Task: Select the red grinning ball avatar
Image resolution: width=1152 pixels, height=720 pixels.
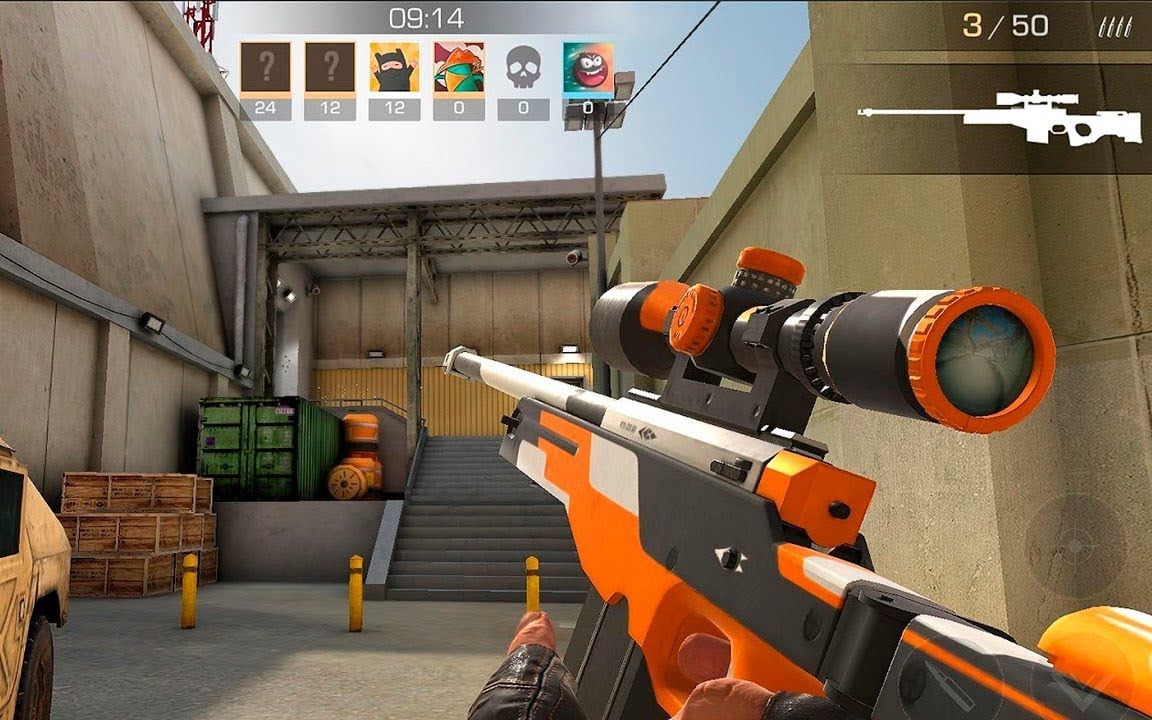Action: pyautogui.click(x=588, y=67)
